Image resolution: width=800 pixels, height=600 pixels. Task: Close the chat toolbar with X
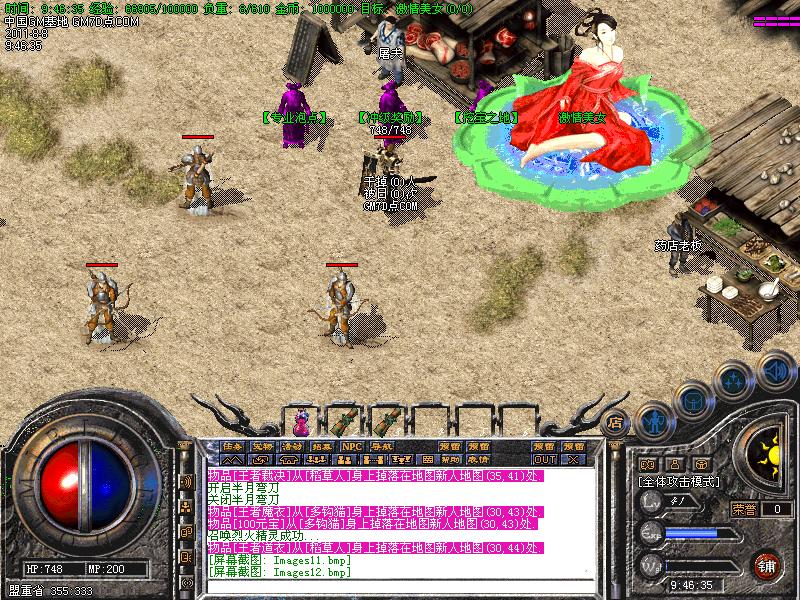(x=573, y=460)
